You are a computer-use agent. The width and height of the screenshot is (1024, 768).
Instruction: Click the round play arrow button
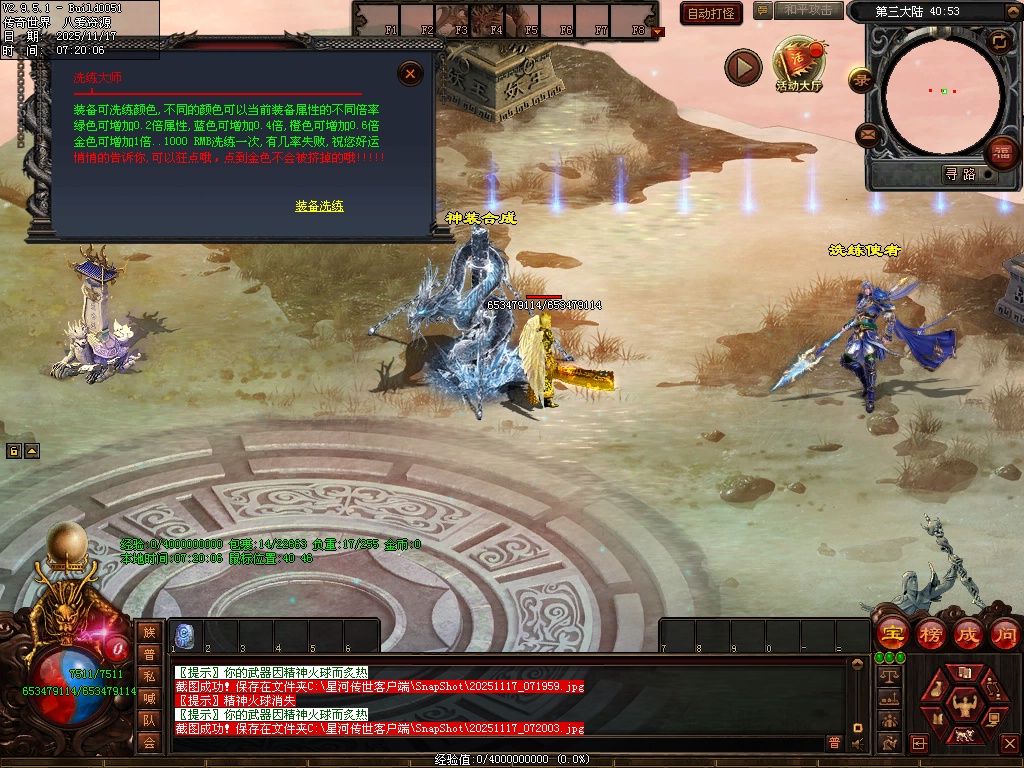tap(743, 67)
